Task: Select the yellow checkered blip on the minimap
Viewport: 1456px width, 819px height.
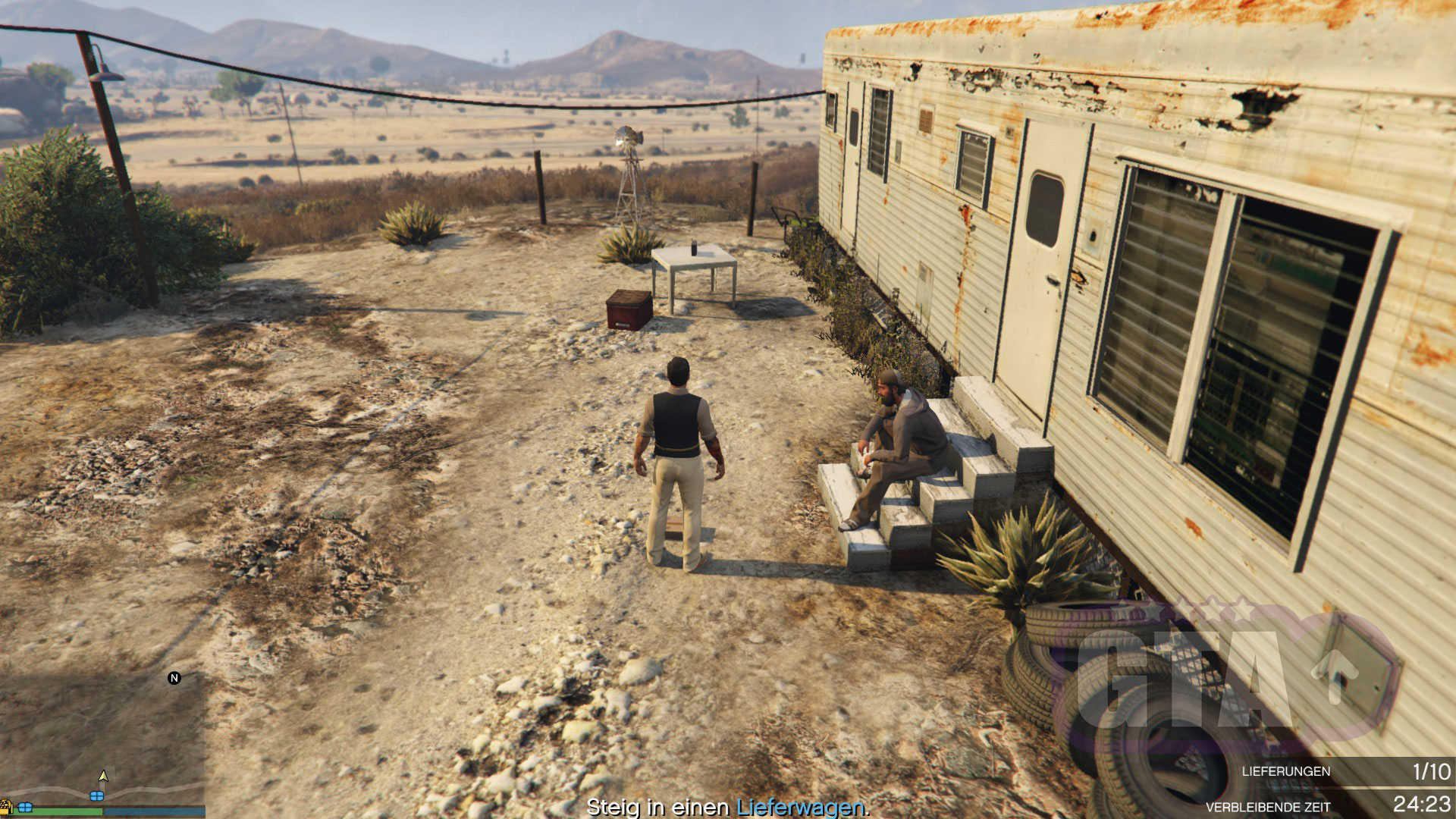Action: (x=5, y=805)
